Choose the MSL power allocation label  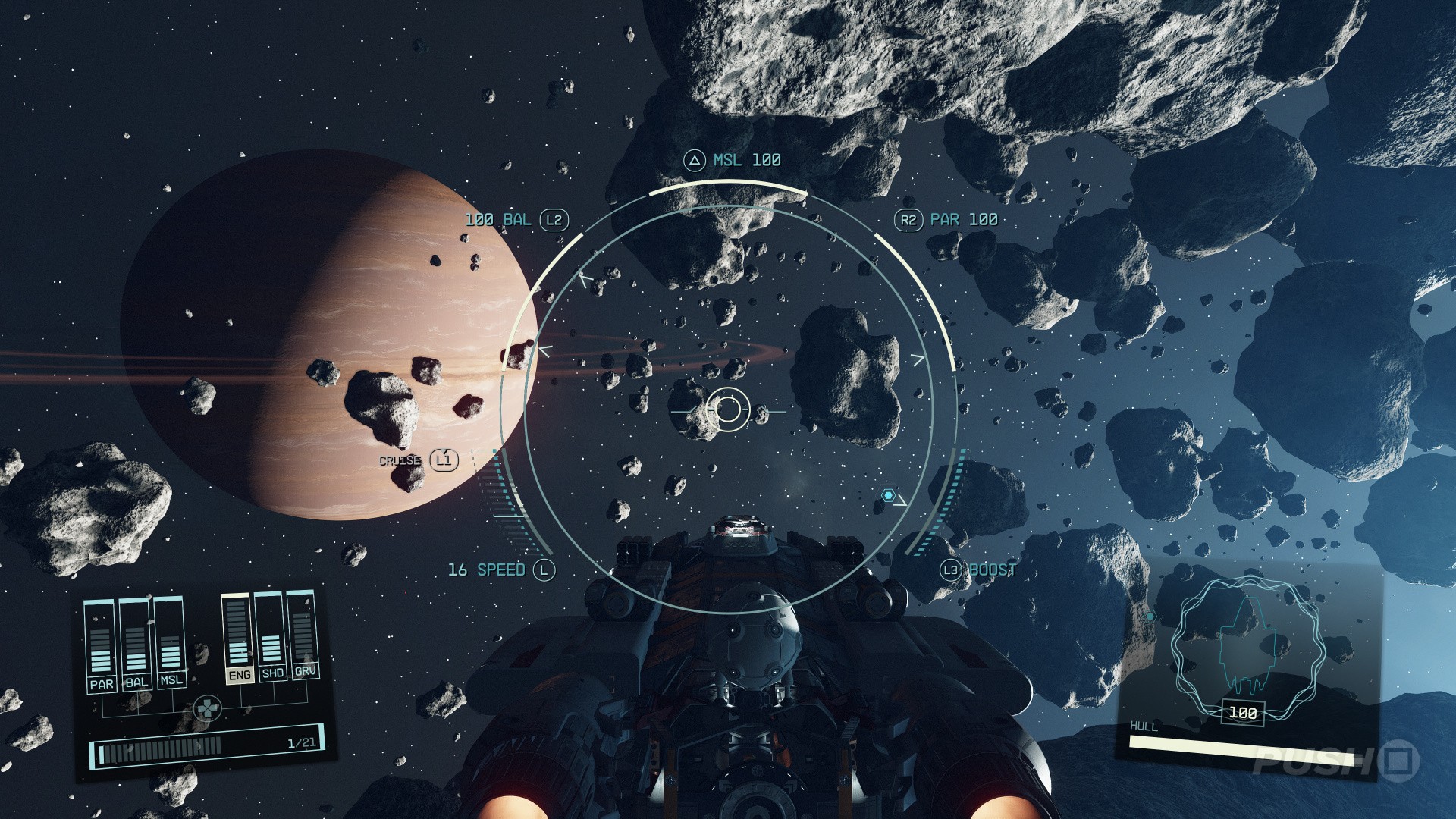coord(171,679)
